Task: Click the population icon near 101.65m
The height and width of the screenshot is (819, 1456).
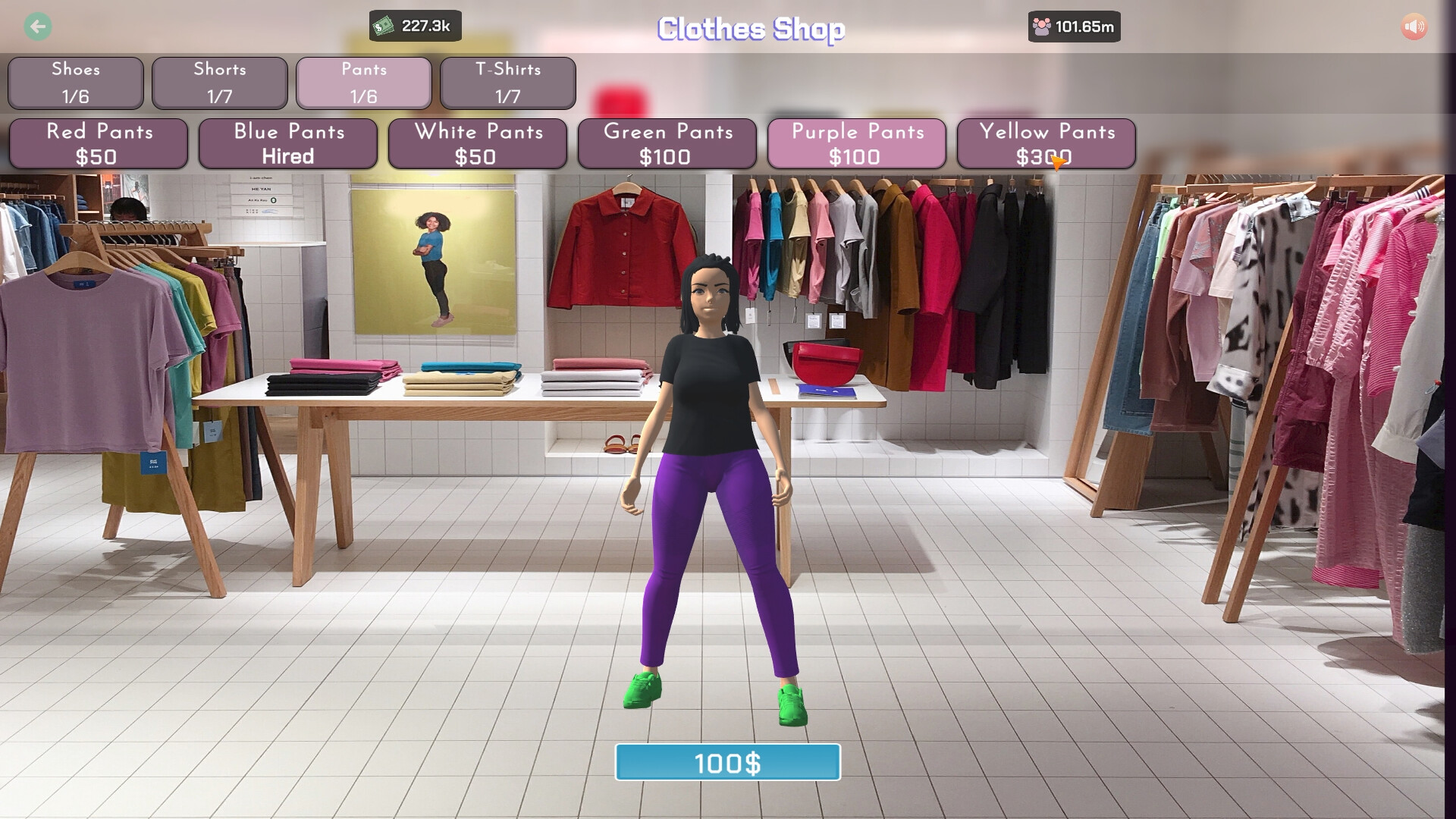Action: click(1040, 25)
